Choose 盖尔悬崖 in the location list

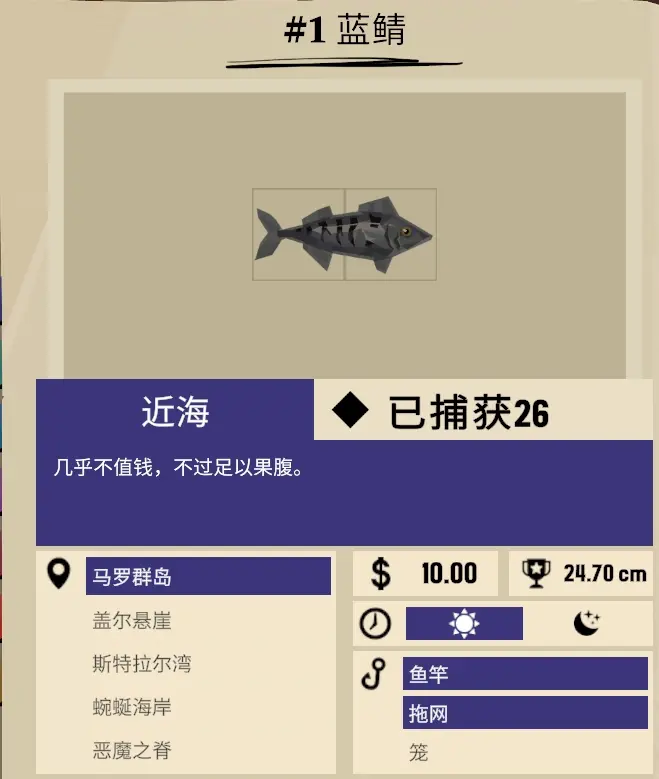(x=132, y=621)
